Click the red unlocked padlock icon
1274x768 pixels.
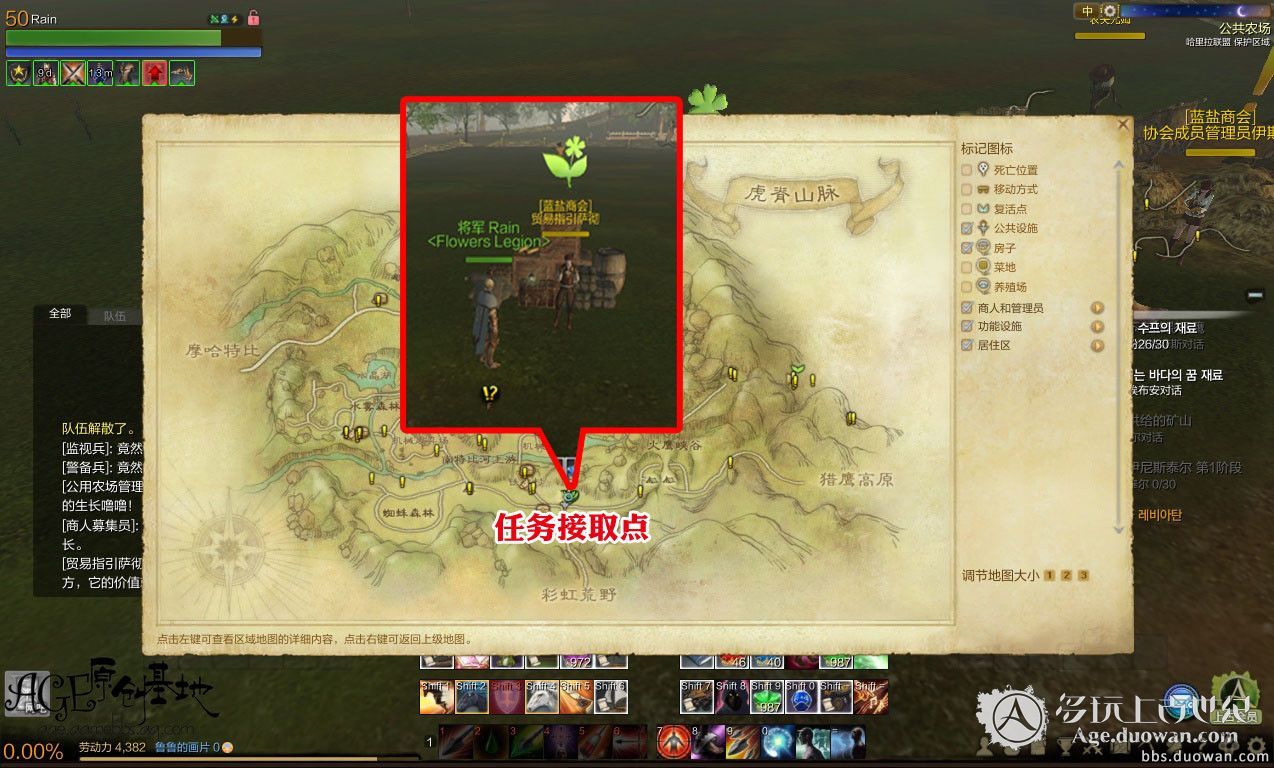coord(253,18)
